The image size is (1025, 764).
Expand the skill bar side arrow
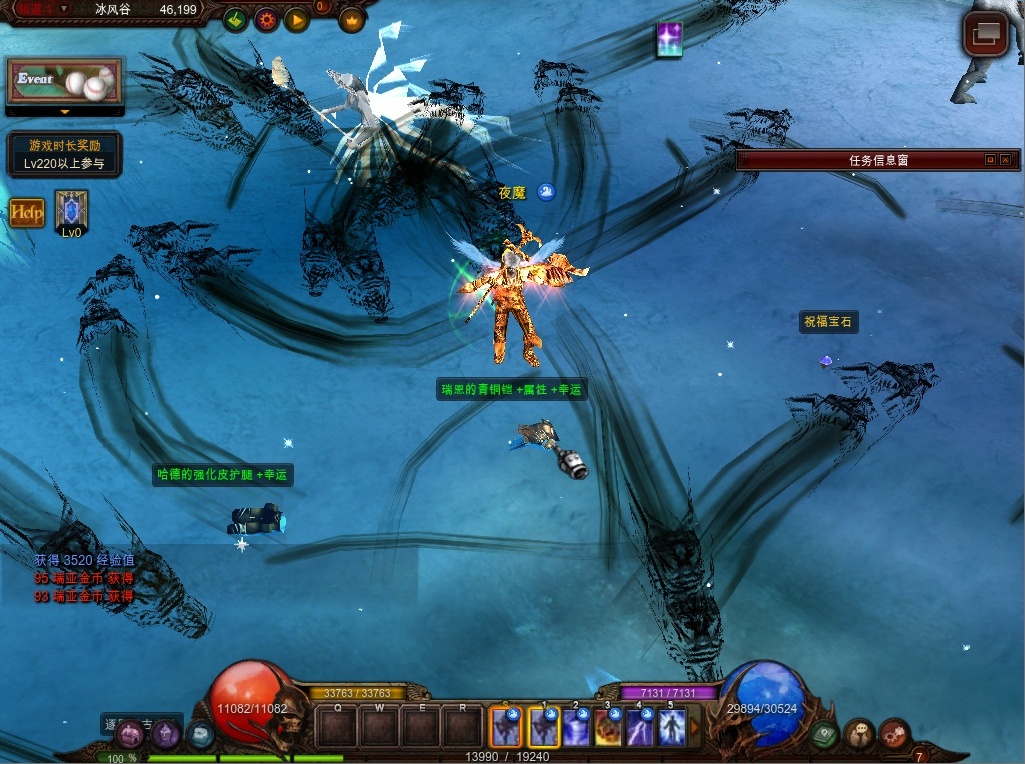click(x=695, y=727)
